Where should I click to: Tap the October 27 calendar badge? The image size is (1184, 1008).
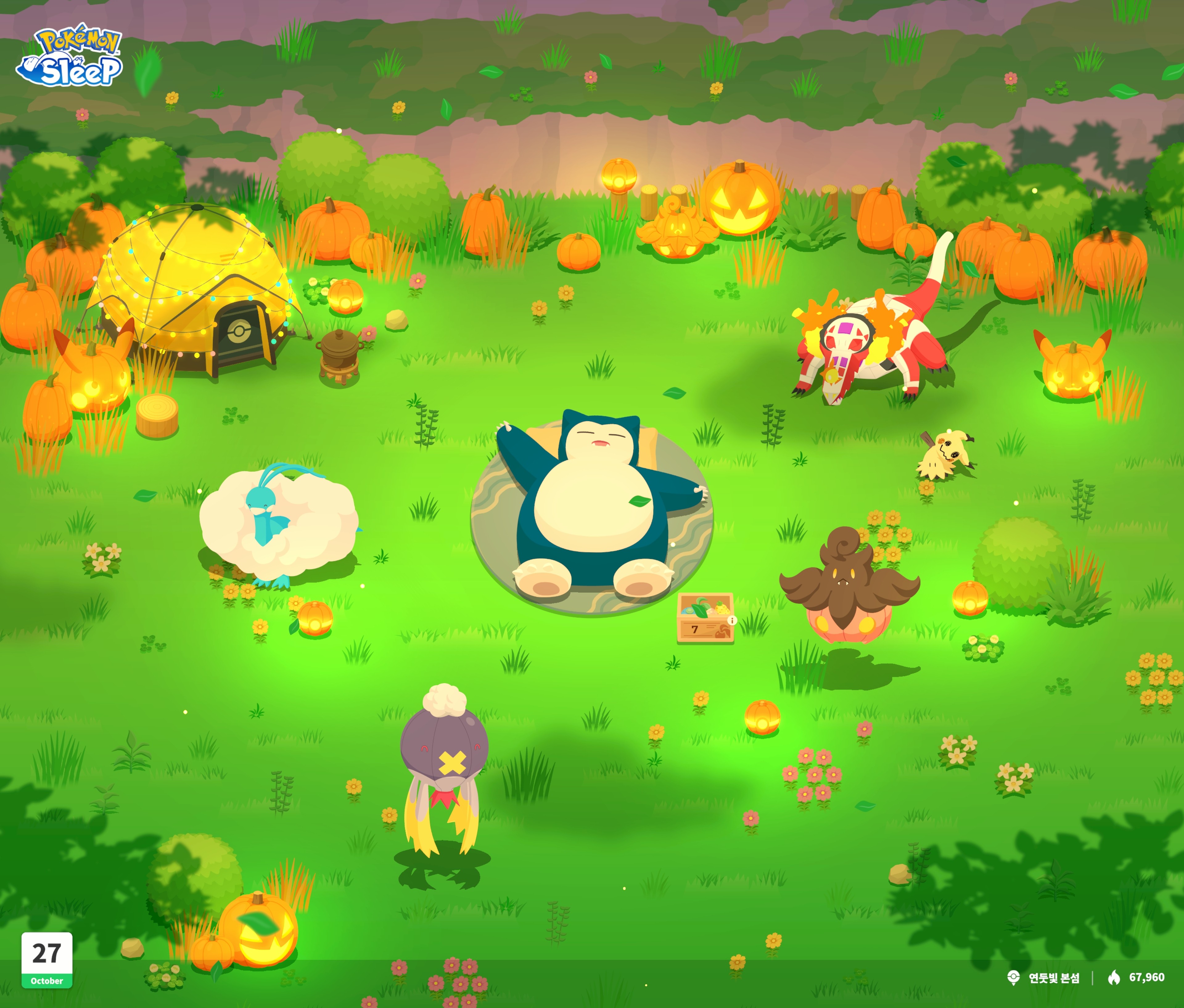tap(47, 960)
